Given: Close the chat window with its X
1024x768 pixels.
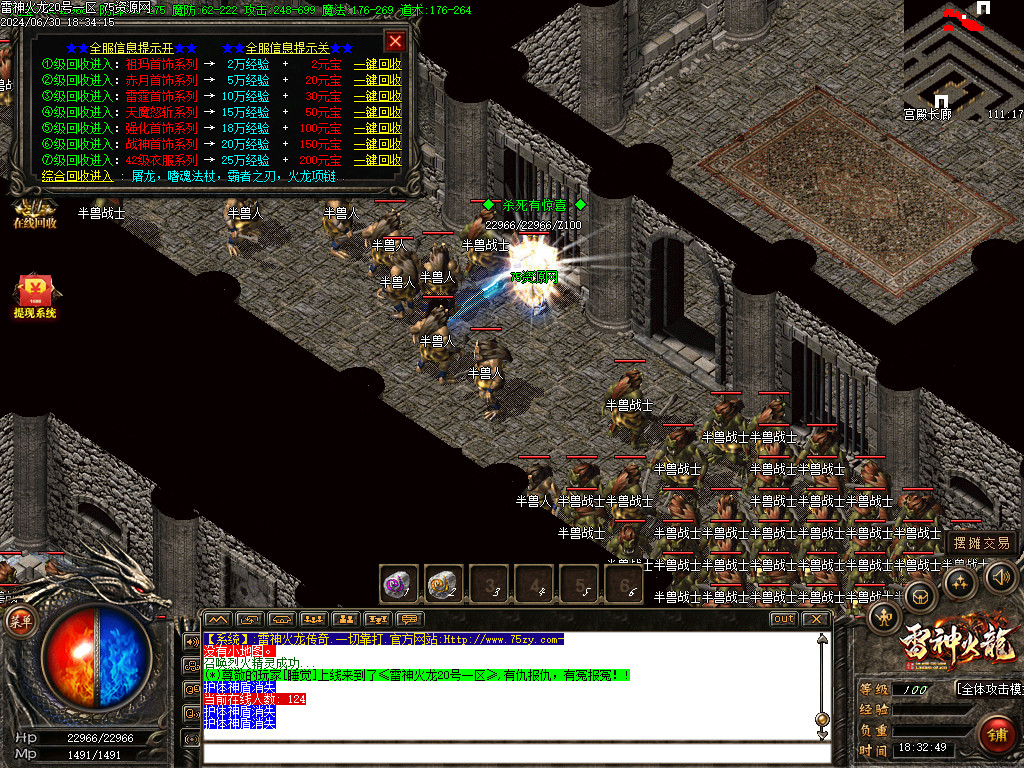Looking at the screenshot, I should click(816, 619).
